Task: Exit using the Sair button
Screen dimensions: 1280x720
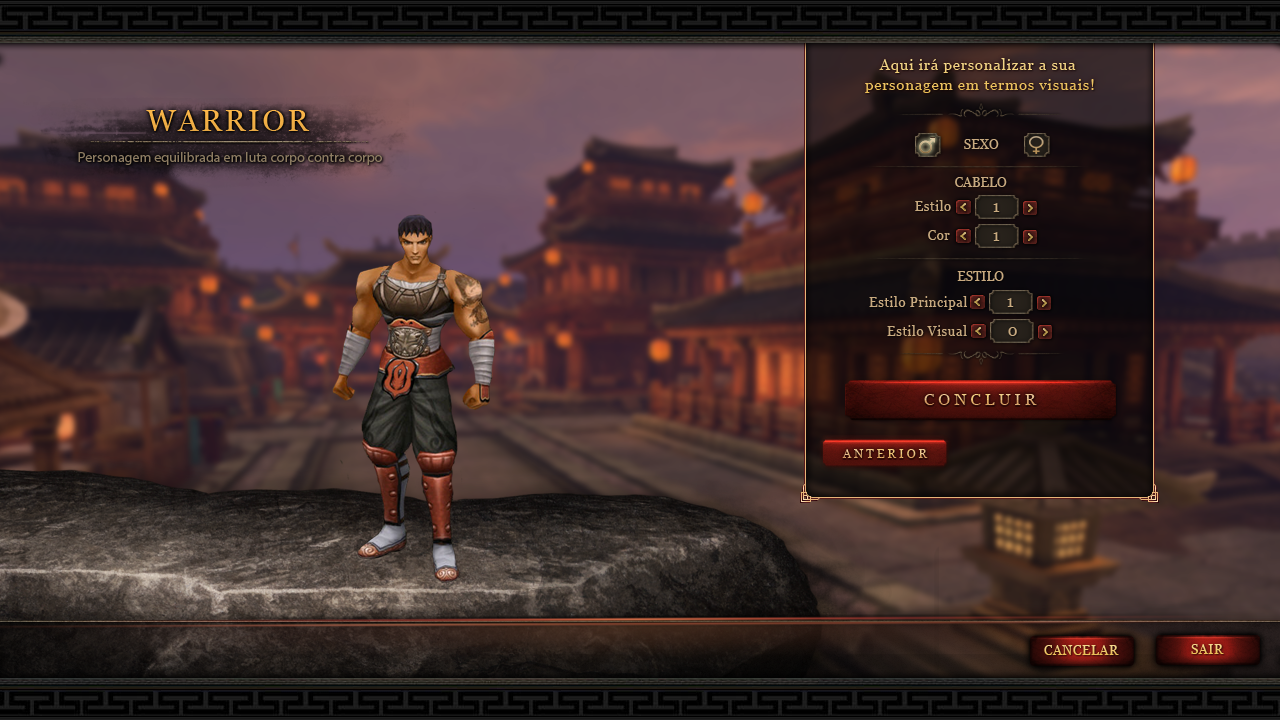Action: coord(1207,649)
